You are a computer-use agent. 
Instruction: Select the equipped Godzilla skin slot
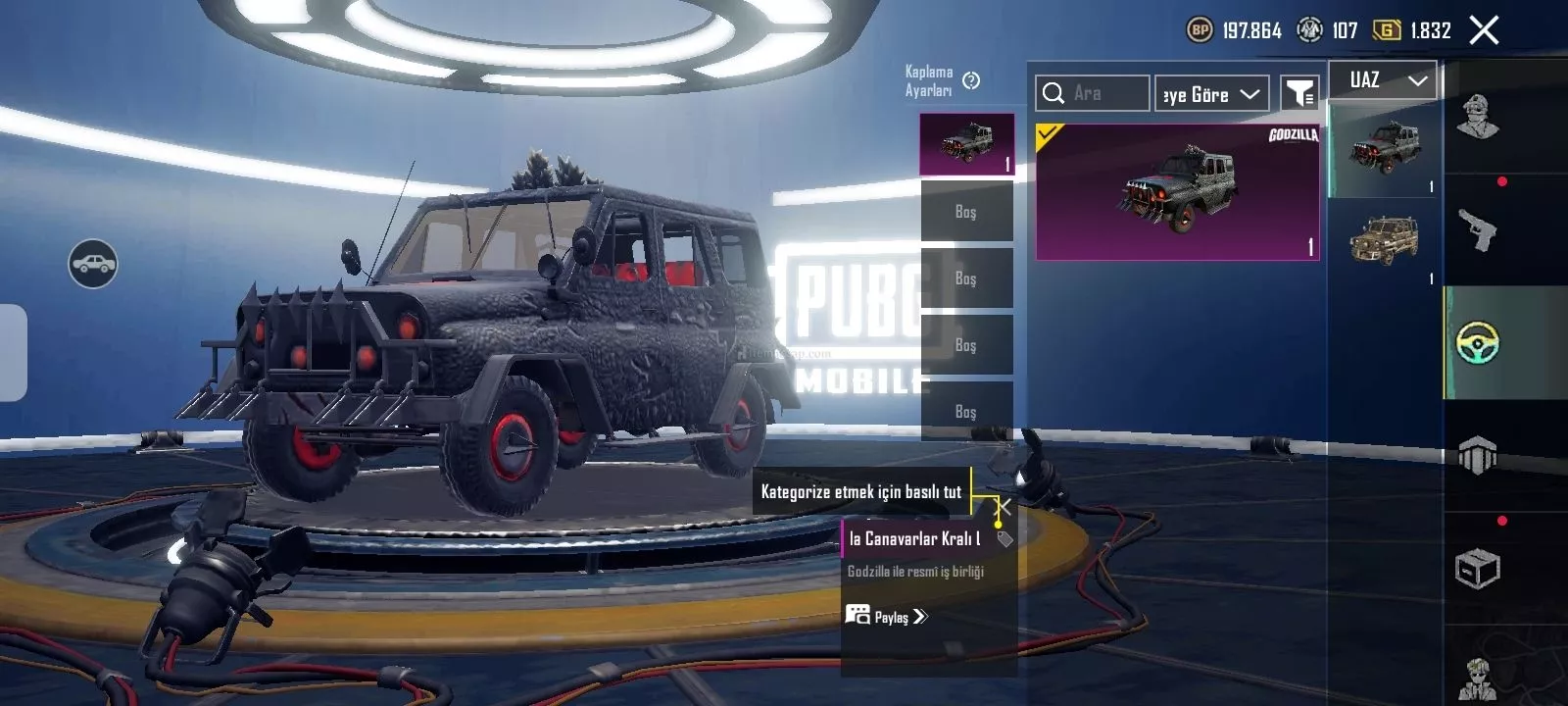[966, 144]
